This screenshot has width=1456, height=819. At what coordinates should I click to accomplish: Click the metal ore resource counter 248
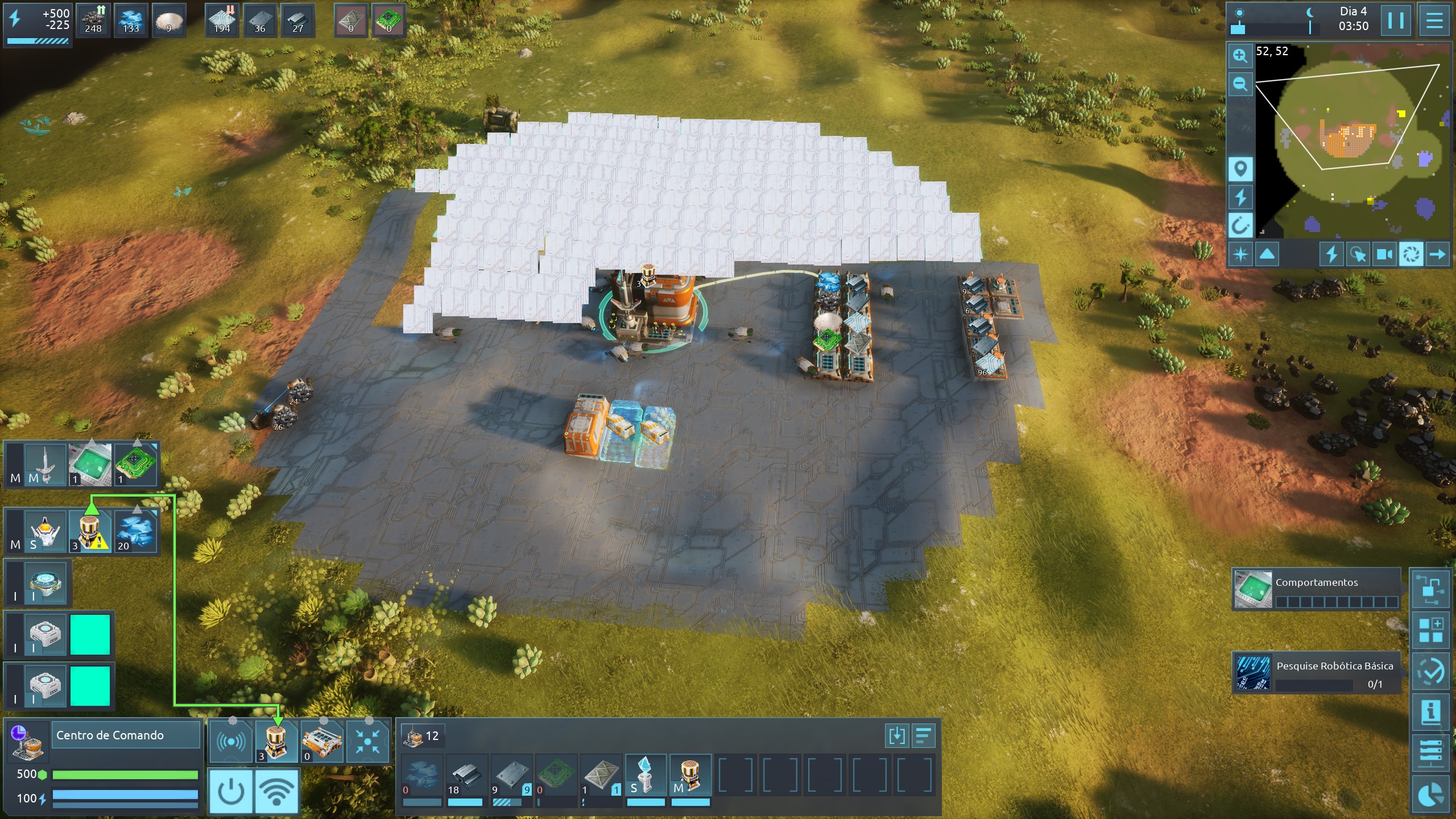[x=93, y=20]
